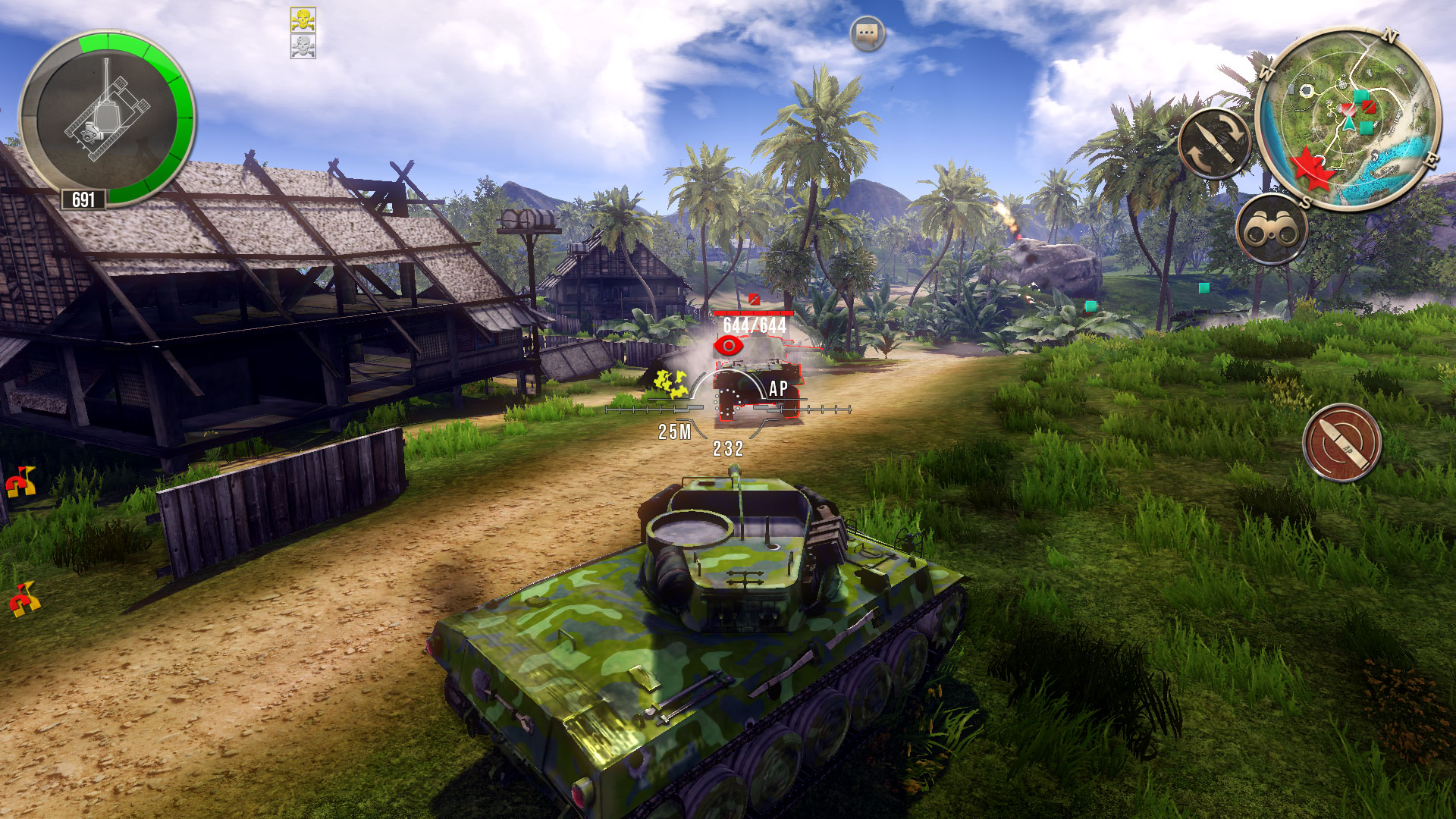Click the tank damage status indicator

click(106, 118)
